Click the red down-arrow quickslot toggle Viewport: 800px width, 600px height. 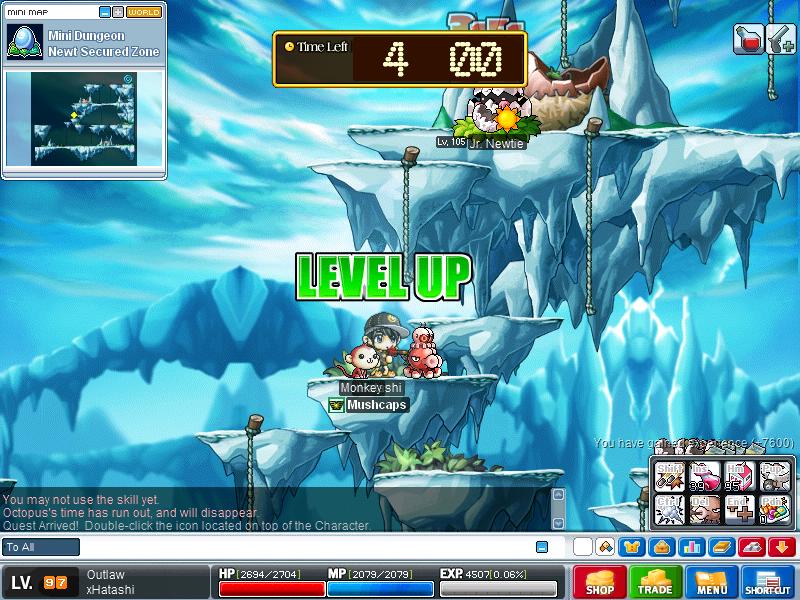782,547
